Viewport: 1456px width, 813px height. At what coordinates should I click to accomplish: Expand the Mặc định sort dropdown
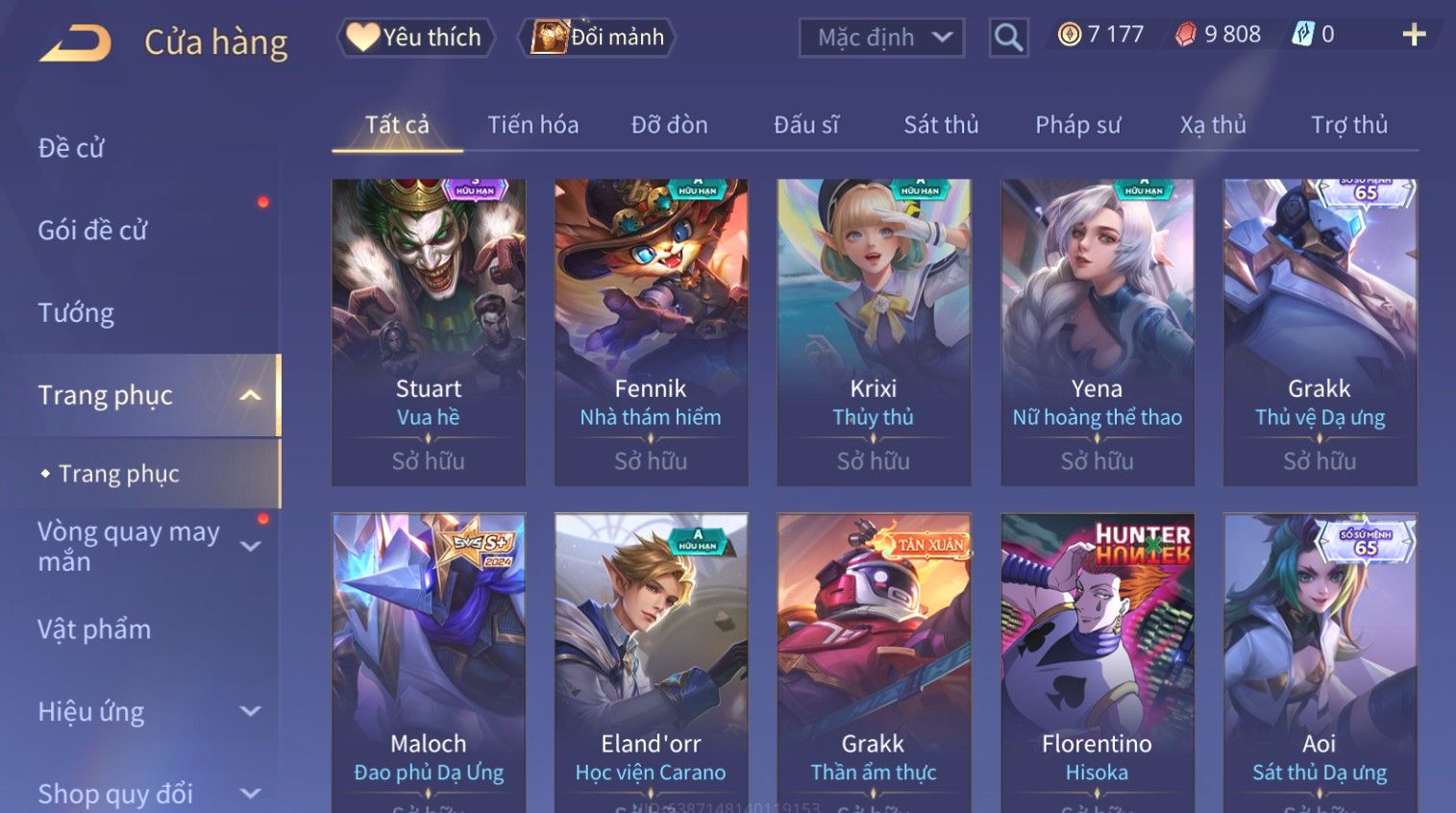pos(881,37)
